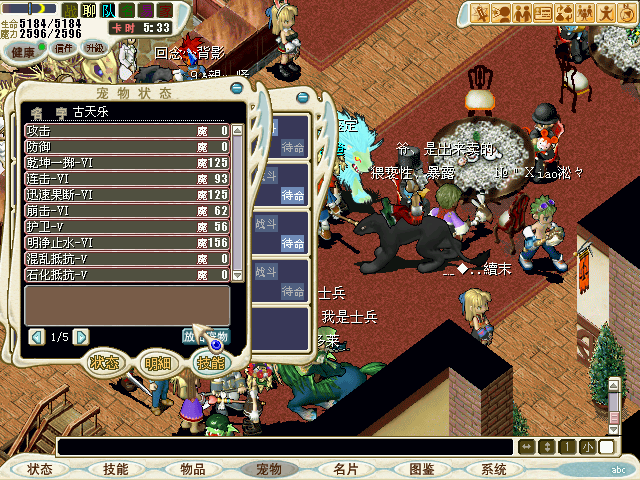Screen dimensions: 640x480
Task: Open the 技能 skills menu in bottom bar
Action: click(x=115, y=469)
